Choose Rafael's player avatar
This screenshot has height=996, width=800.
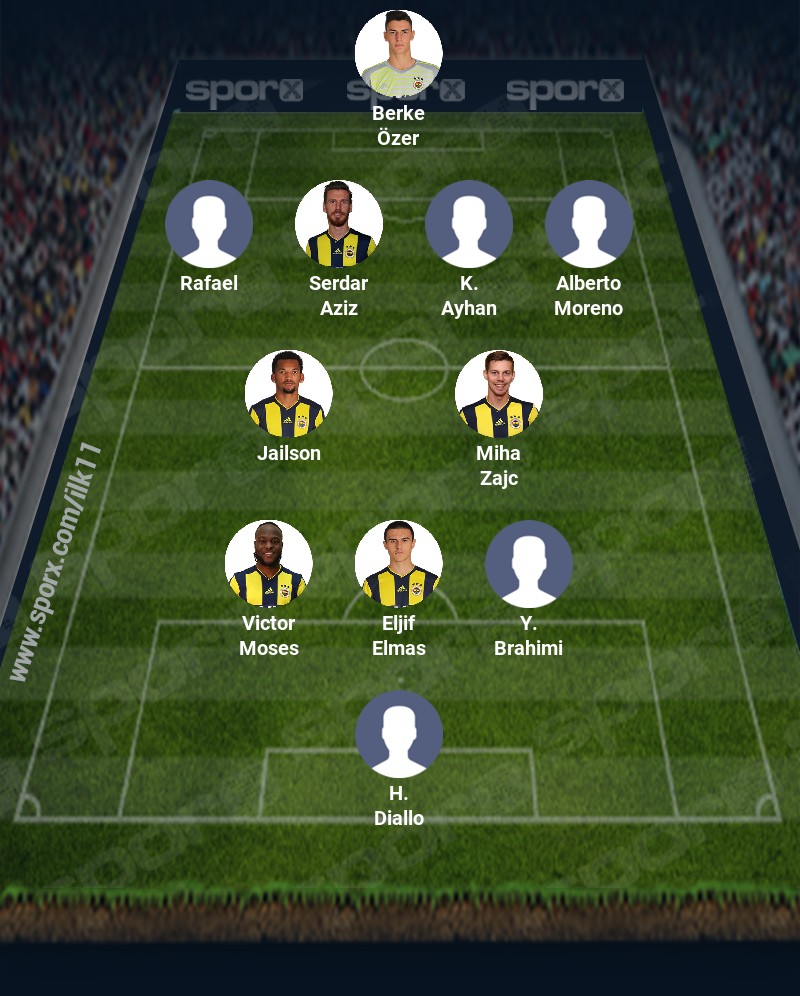coord(209,224)
